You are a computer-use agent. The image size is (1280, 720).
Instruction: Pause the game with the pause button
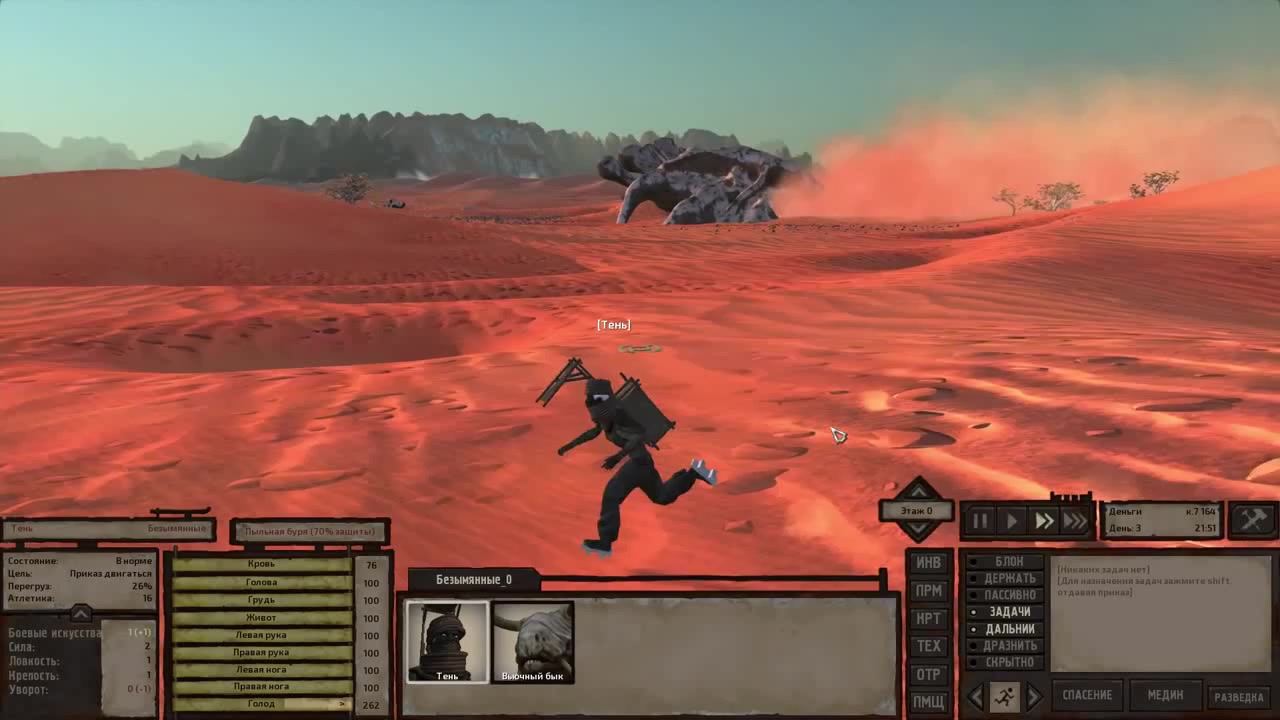coord(980,521)
